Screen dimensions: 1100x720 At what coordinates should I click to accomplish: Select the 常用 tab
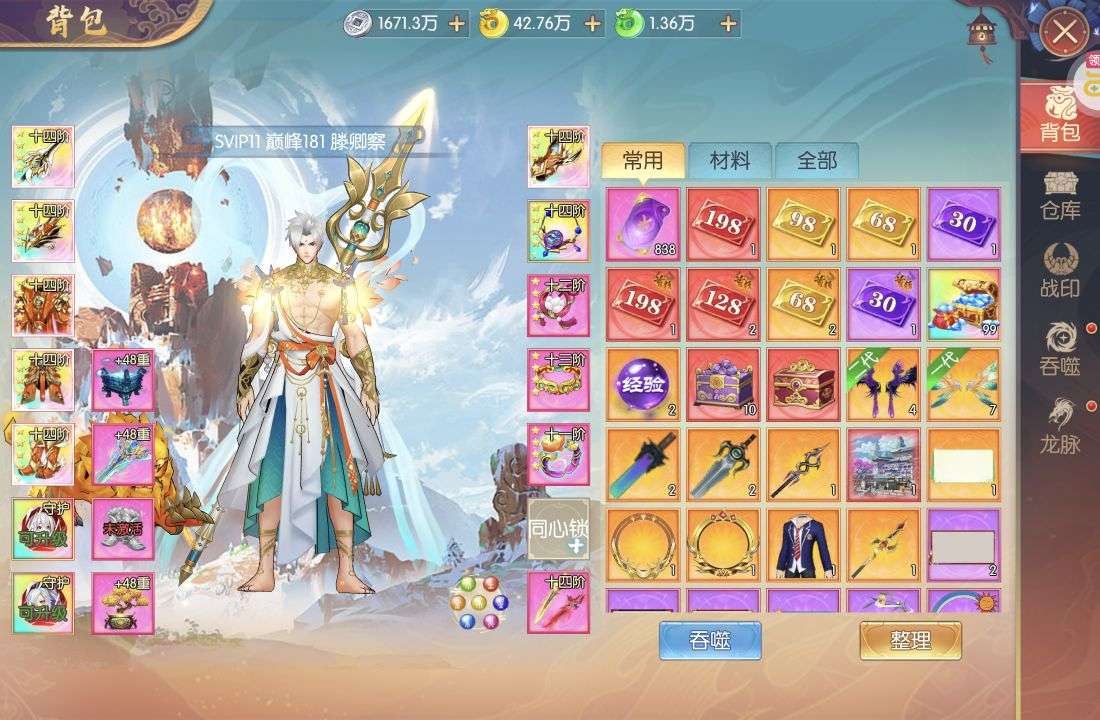pos(643,160)
